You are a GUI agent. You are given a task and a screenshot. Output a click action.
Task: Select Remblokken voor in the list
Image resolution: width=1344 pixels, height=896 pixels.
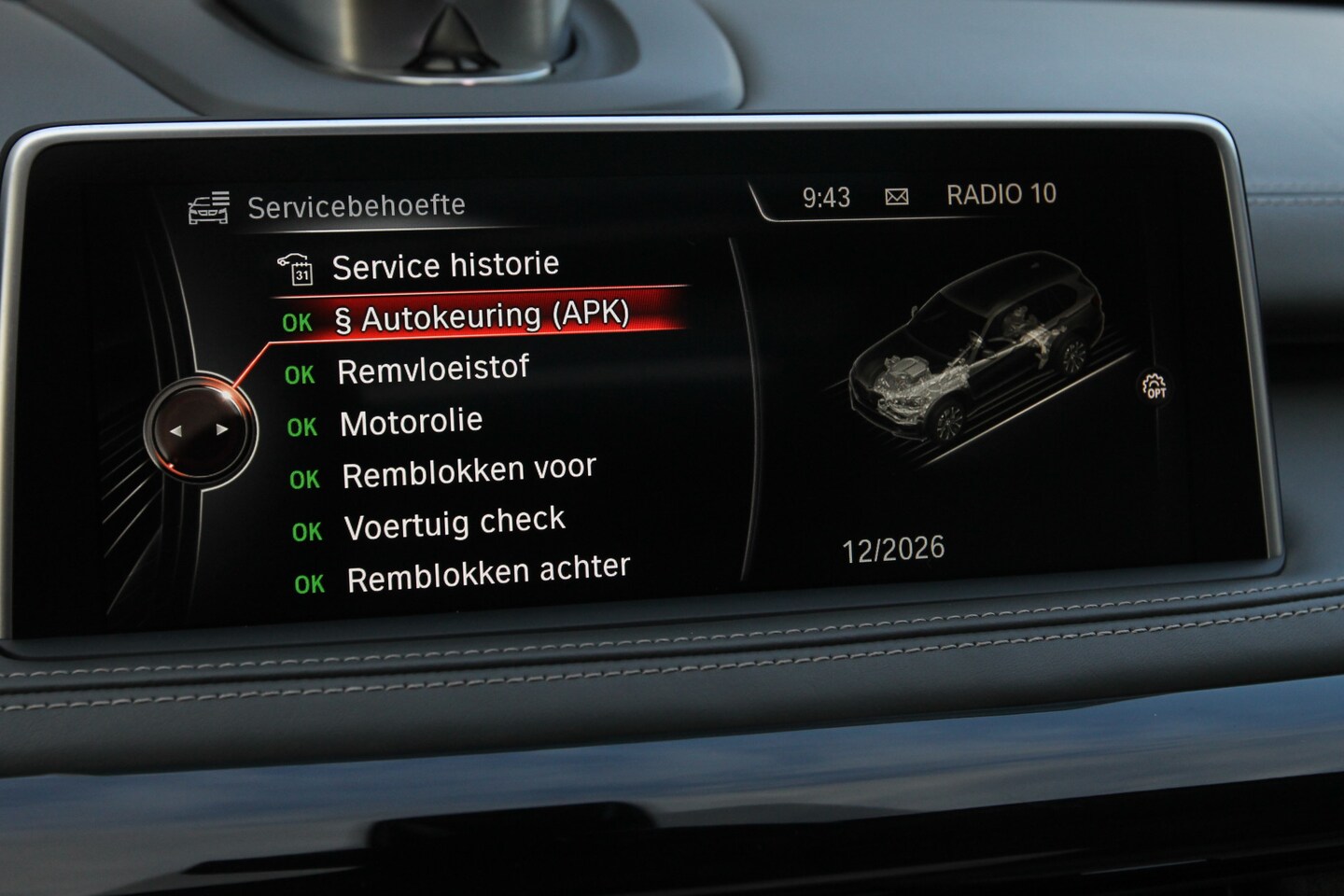[469, 473]
